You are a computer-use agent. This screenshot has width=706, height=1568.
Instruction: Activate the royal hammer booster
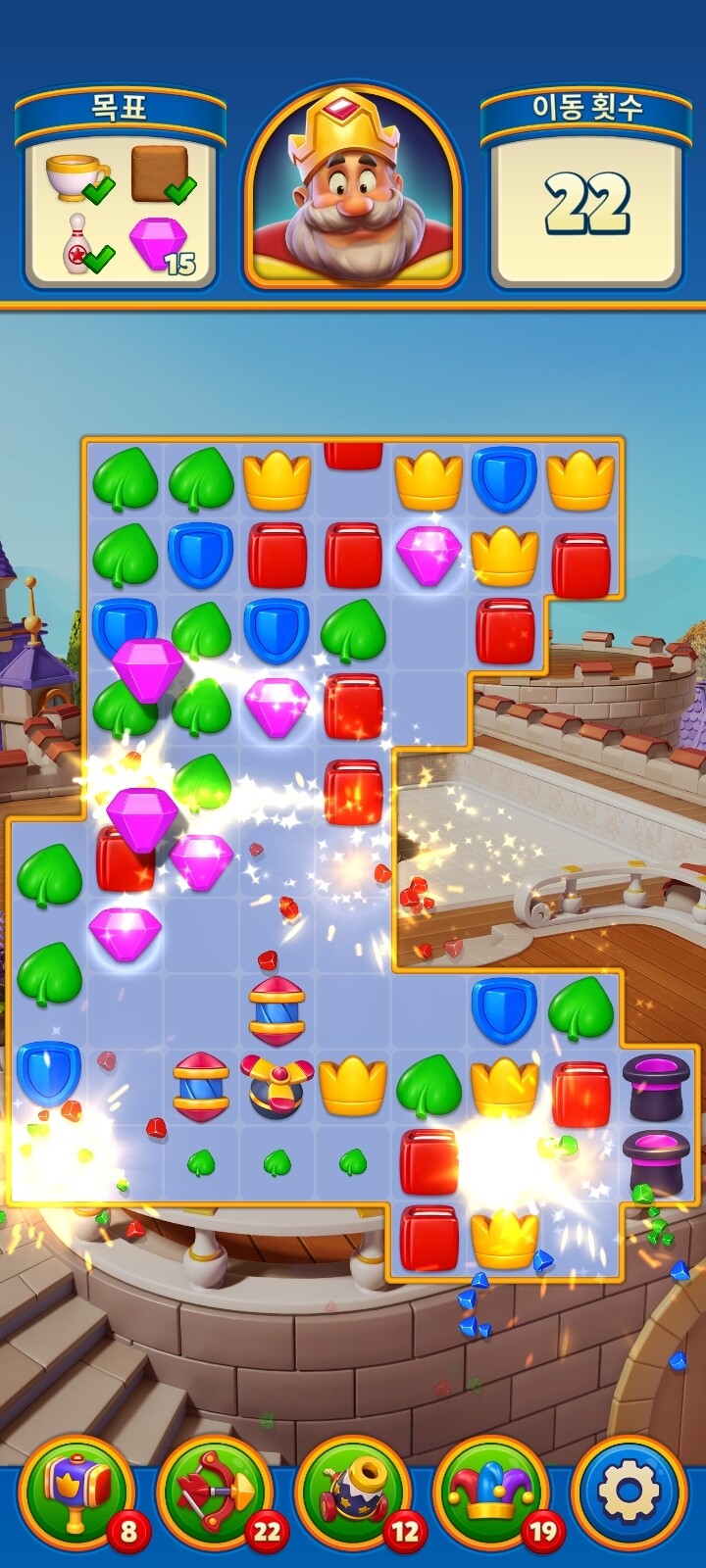click(76, 1493)
